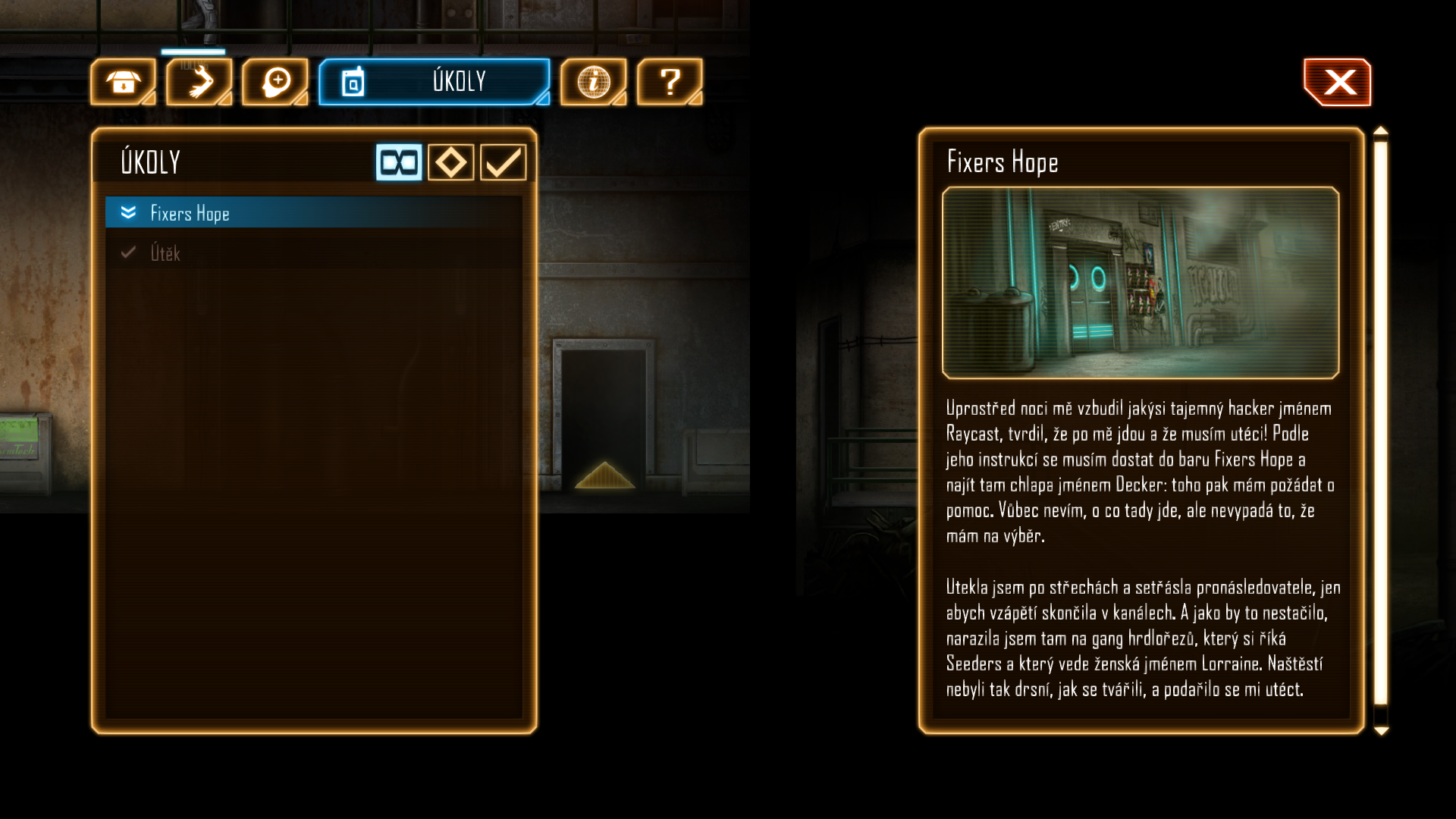Click the scroll-down arrow of quest description
Screen dimensions: 1456x819
[x=1381, y=730]
